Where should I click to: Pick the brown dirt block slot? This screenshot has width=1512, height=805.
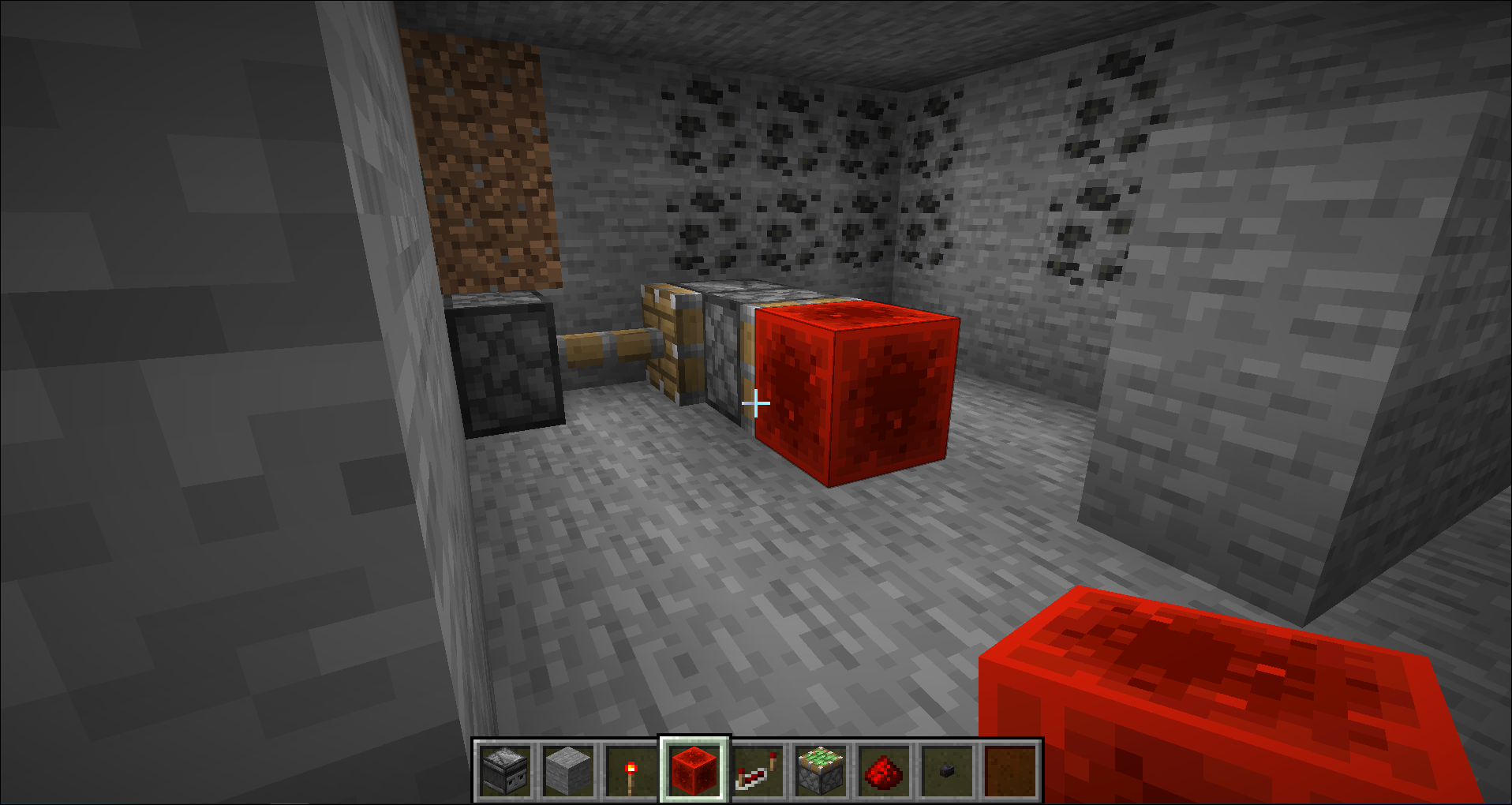(x=1010, y=770)
